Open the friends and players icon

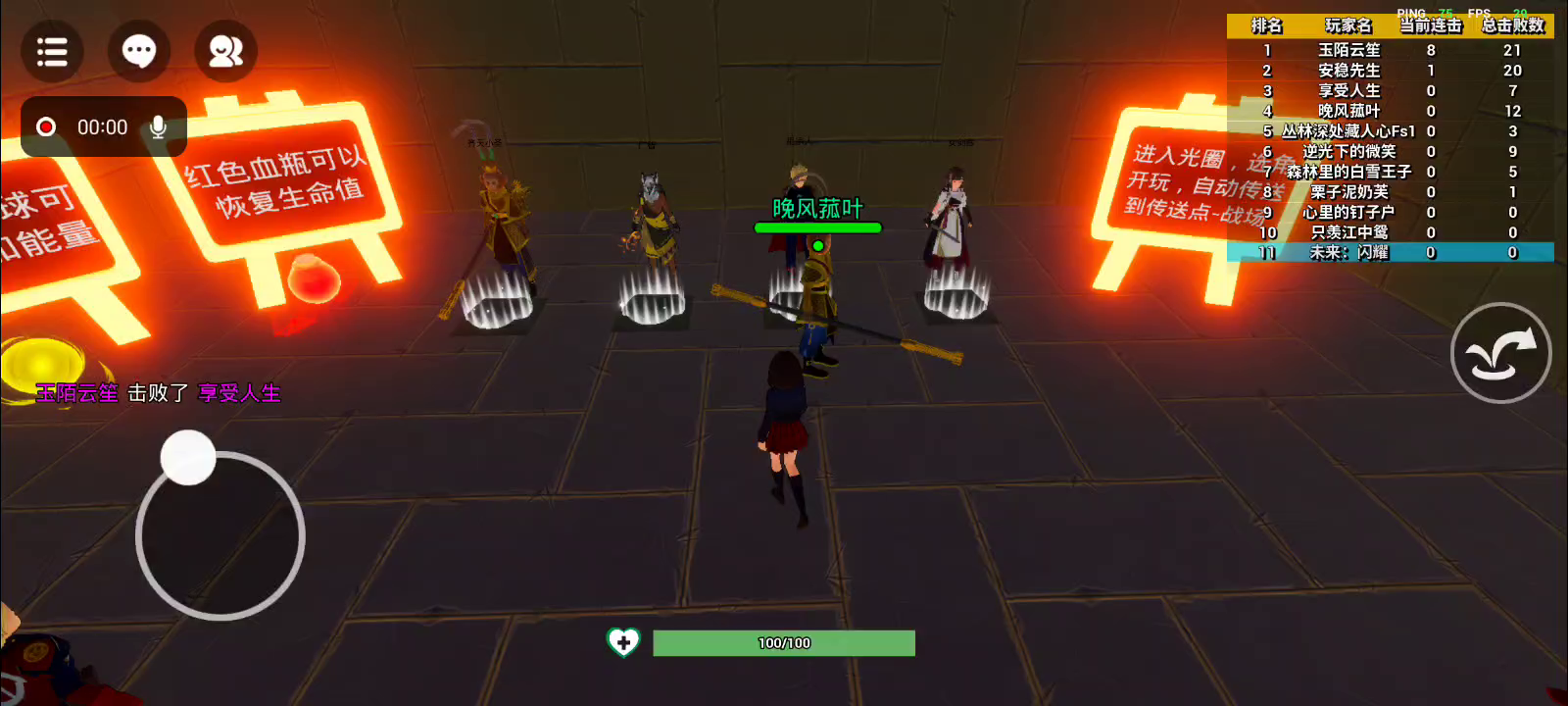225,51
